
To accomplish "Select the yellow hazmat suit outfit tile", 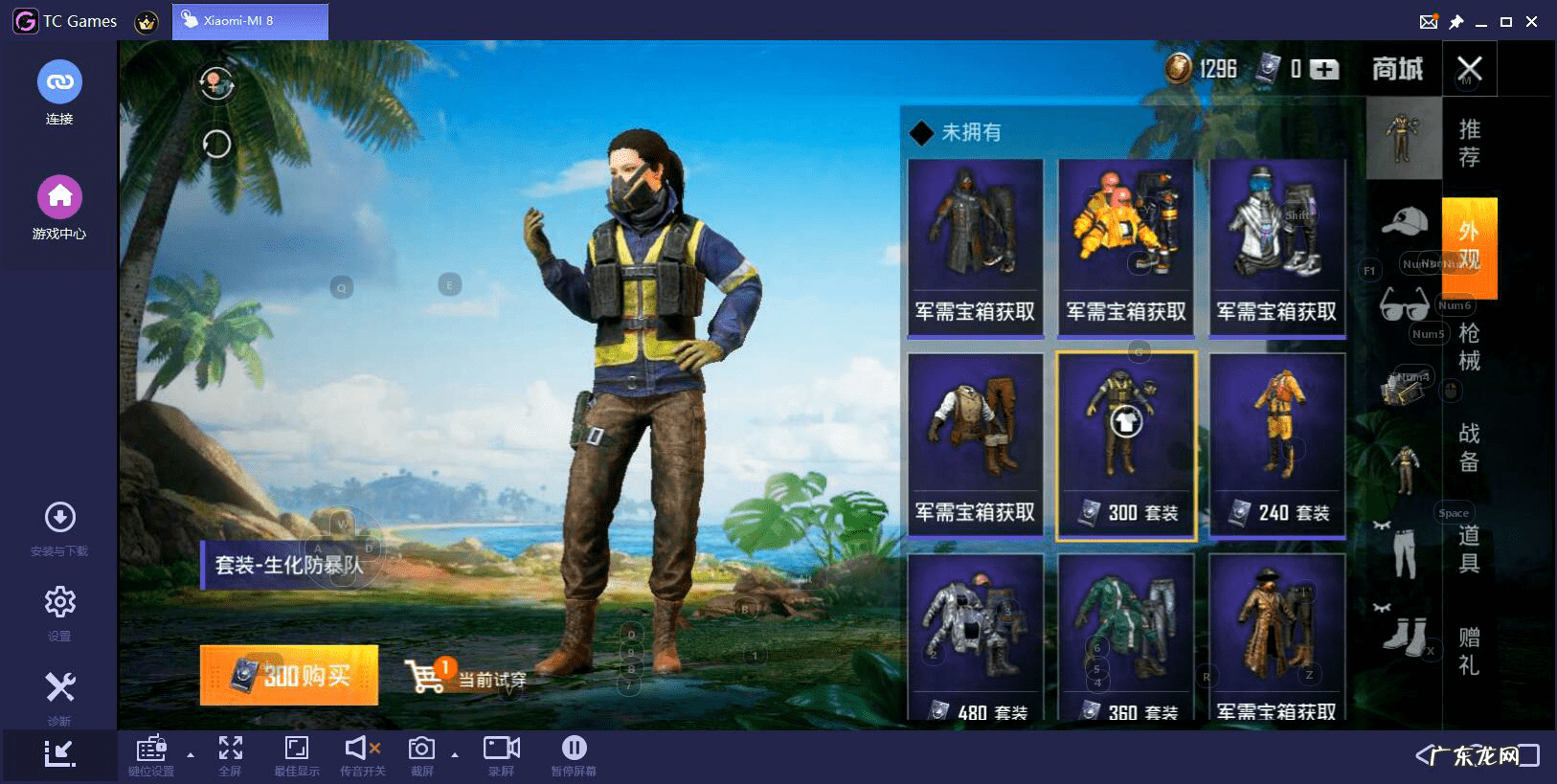I will 1126,247.
